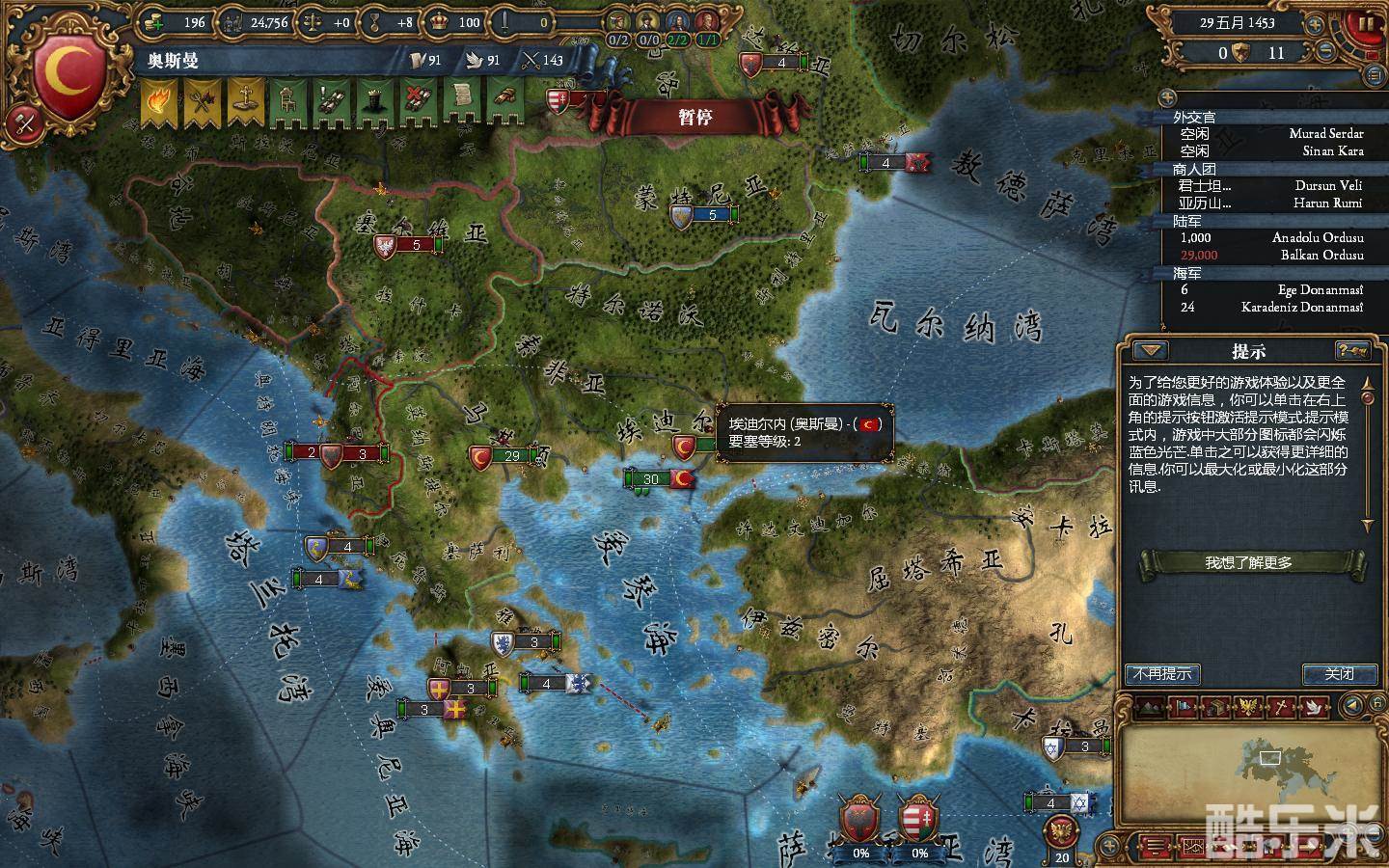Open the yellow flame alert banner
Screen dimensions: 1389x868
(x=157, y=102)
